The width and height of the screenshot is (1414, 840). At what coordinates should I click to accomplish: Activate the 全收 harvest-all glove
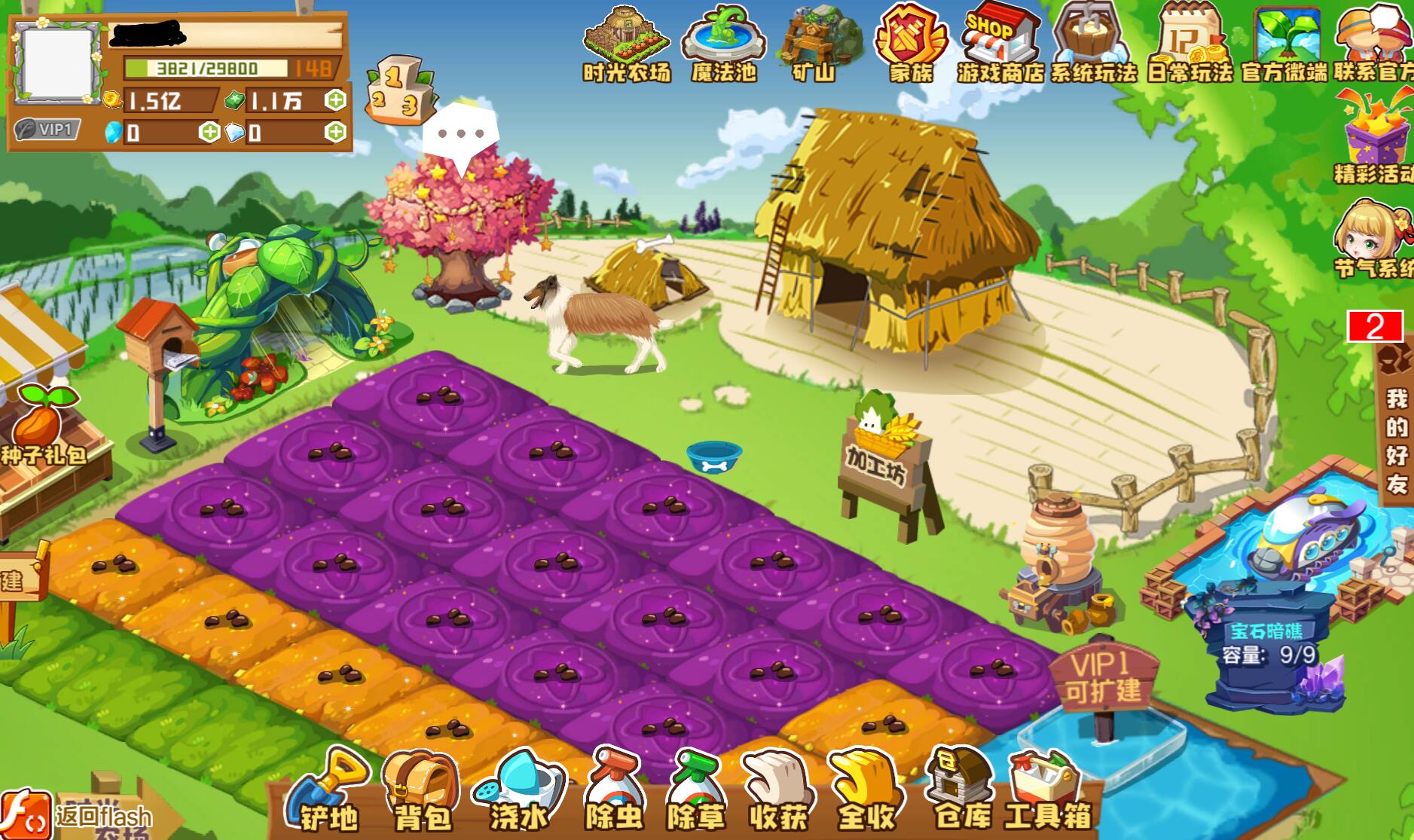click(x=865, y=791)
